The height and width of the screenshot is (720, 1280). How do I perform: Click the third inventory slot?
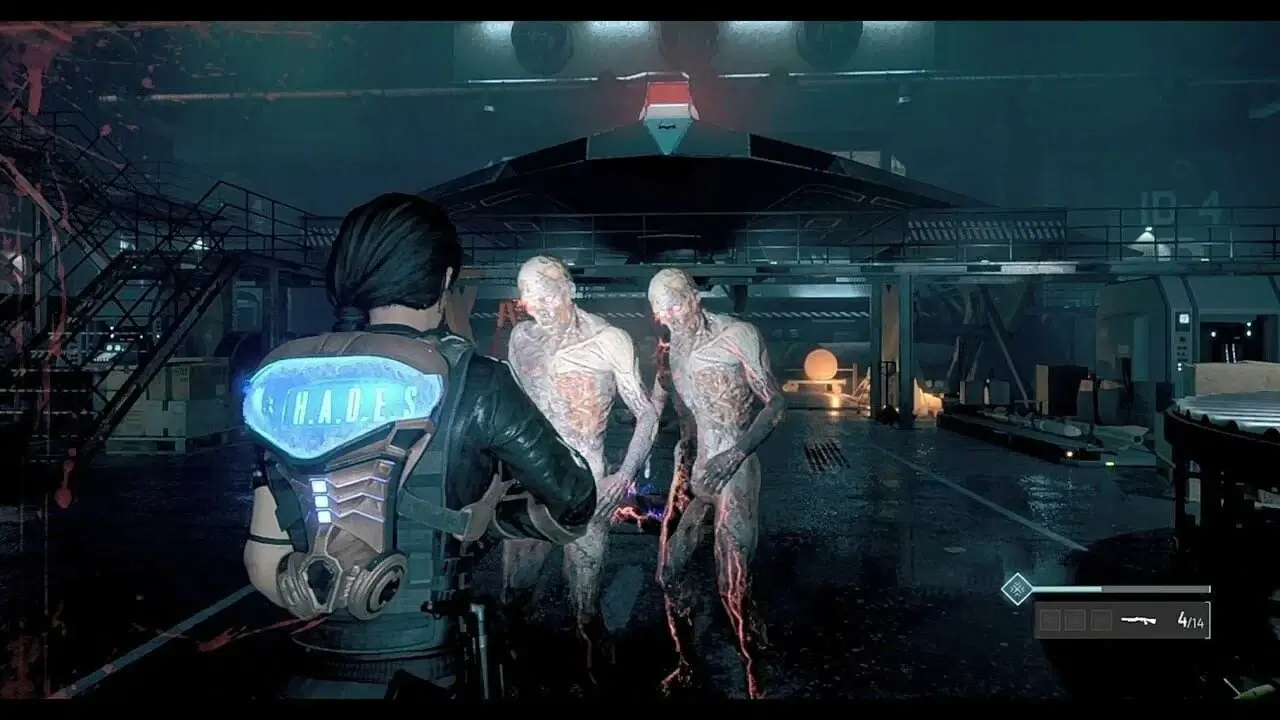(x=1103, y=618)
